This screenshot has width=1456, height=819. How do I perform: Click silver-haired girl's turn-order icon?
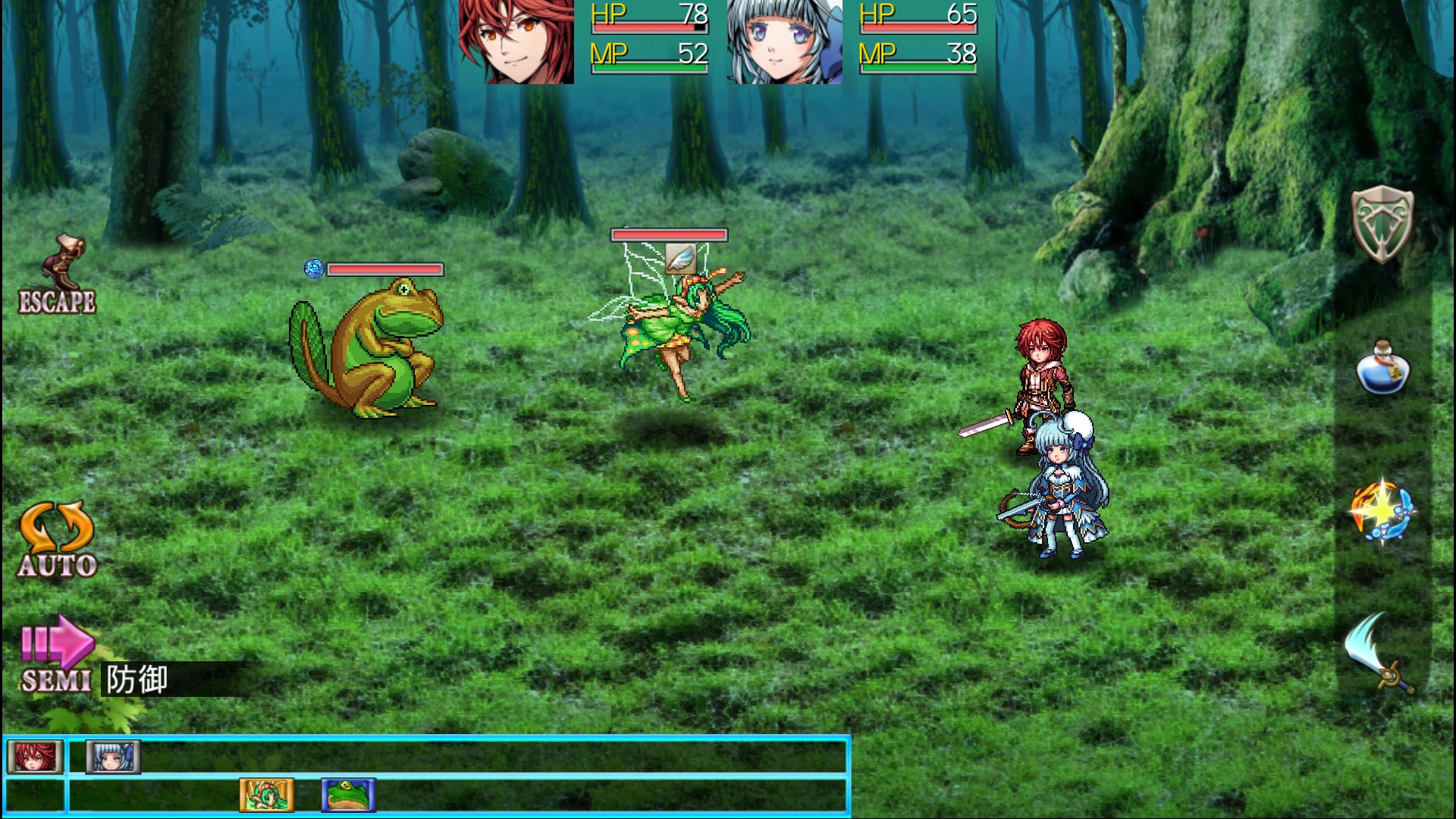click(x=113, y=756)
